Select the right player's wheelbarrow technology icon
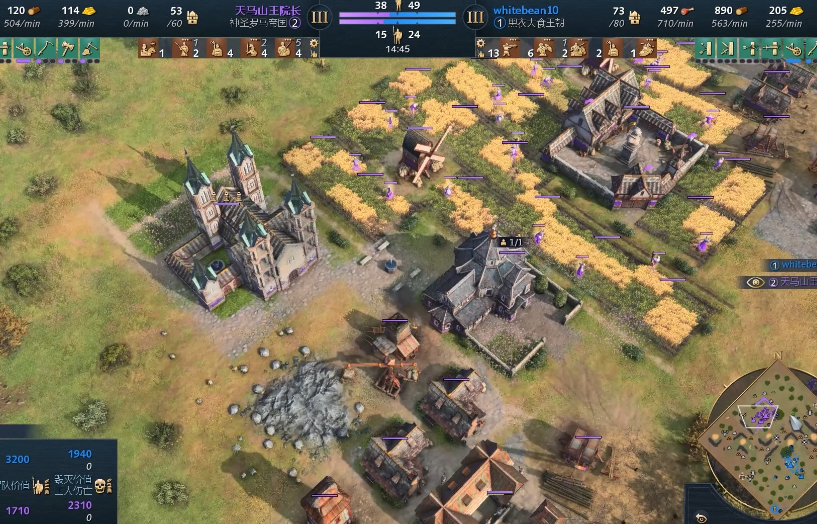The width and height of the screenshot is (817, 524). (x=796, y=47)
